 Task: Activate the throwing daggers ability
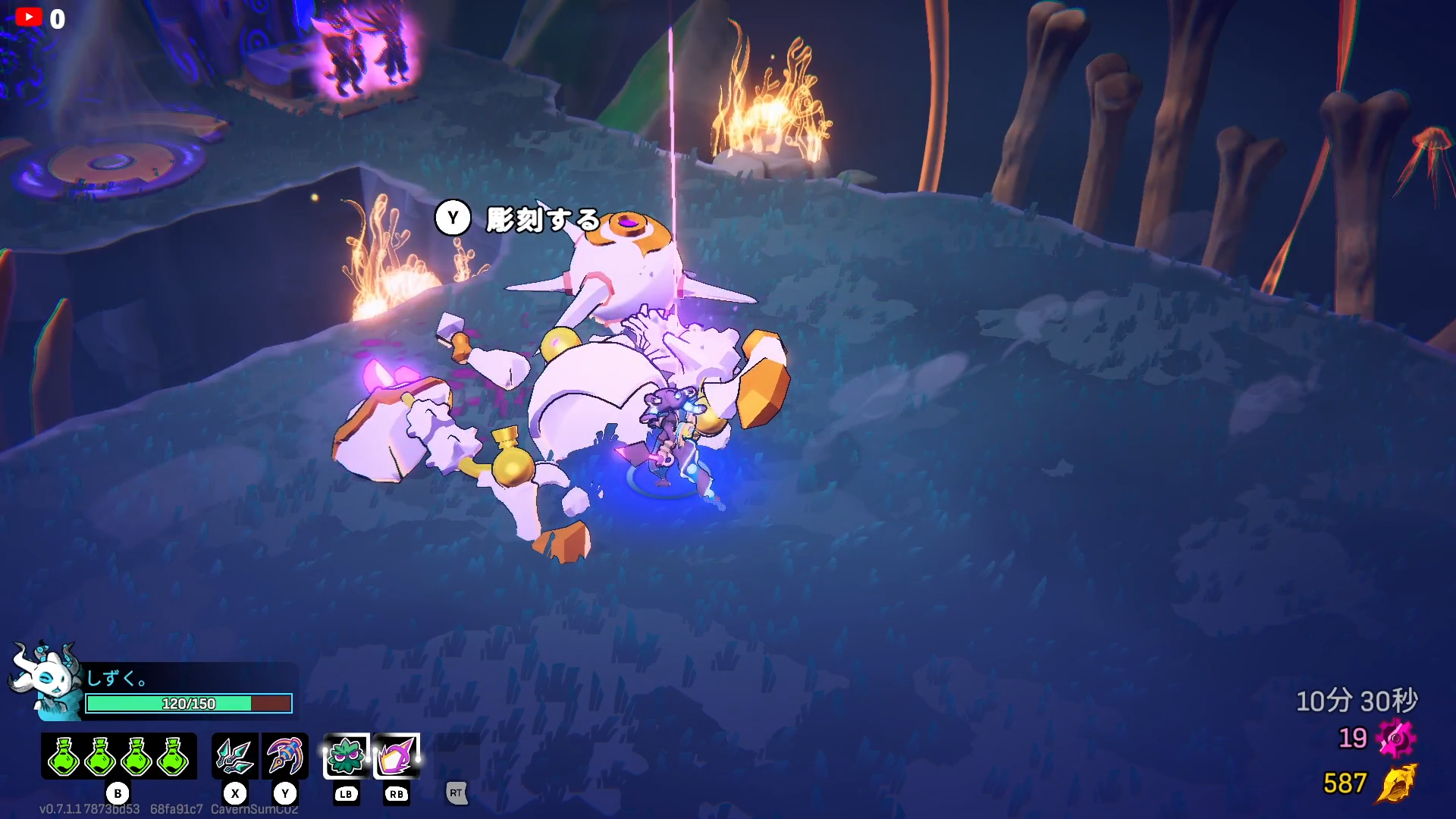[235, 756]
